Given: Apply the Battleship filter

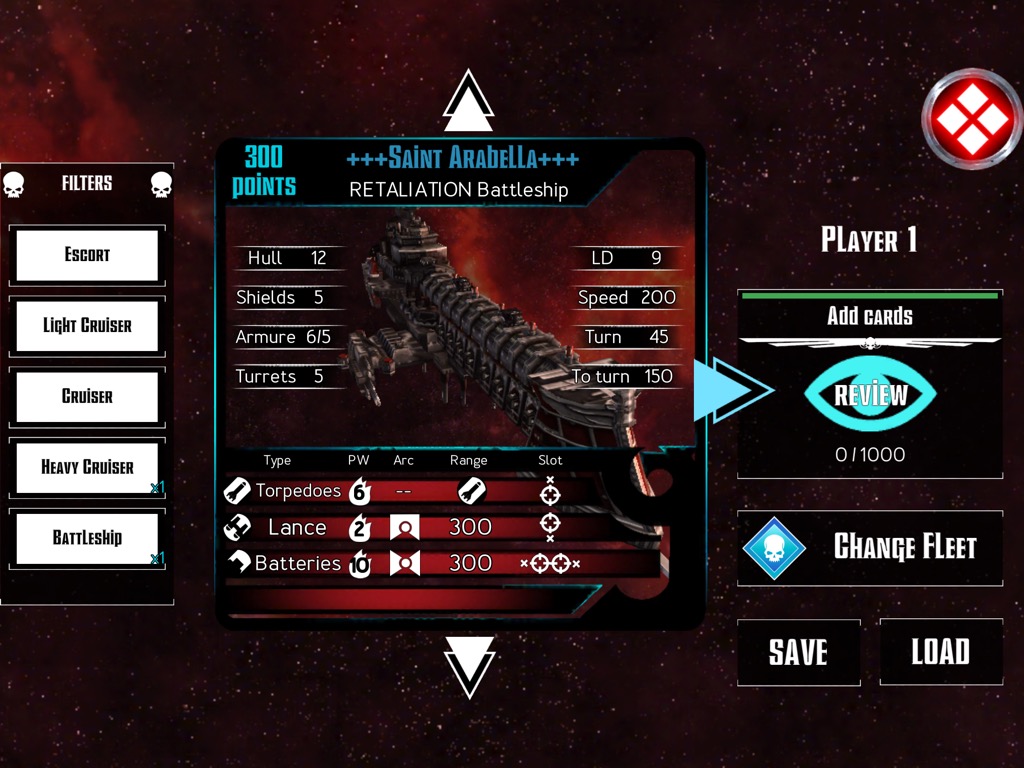Looking at the screenshot, I should click(87, 538).
